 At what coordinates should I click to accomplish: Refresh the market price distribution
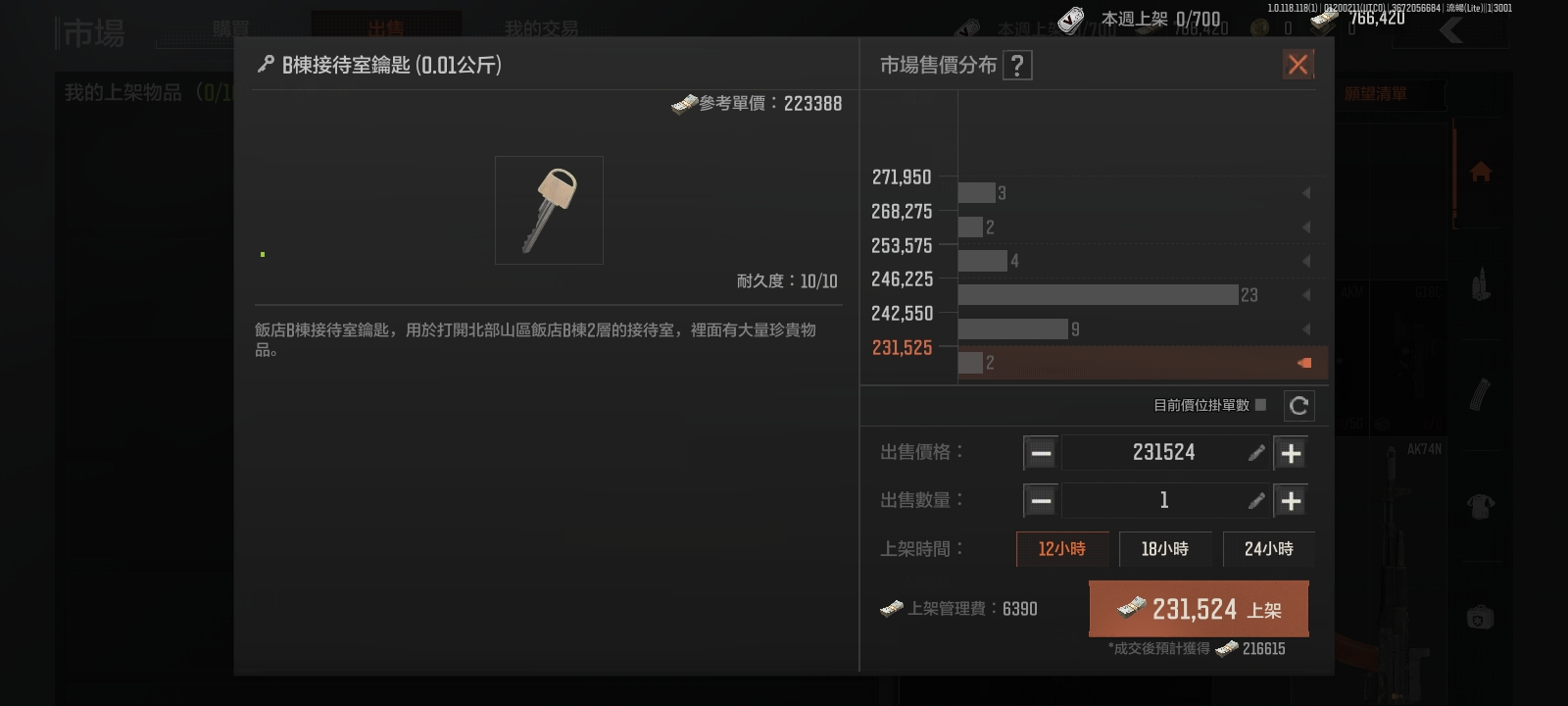point(1299,405)
